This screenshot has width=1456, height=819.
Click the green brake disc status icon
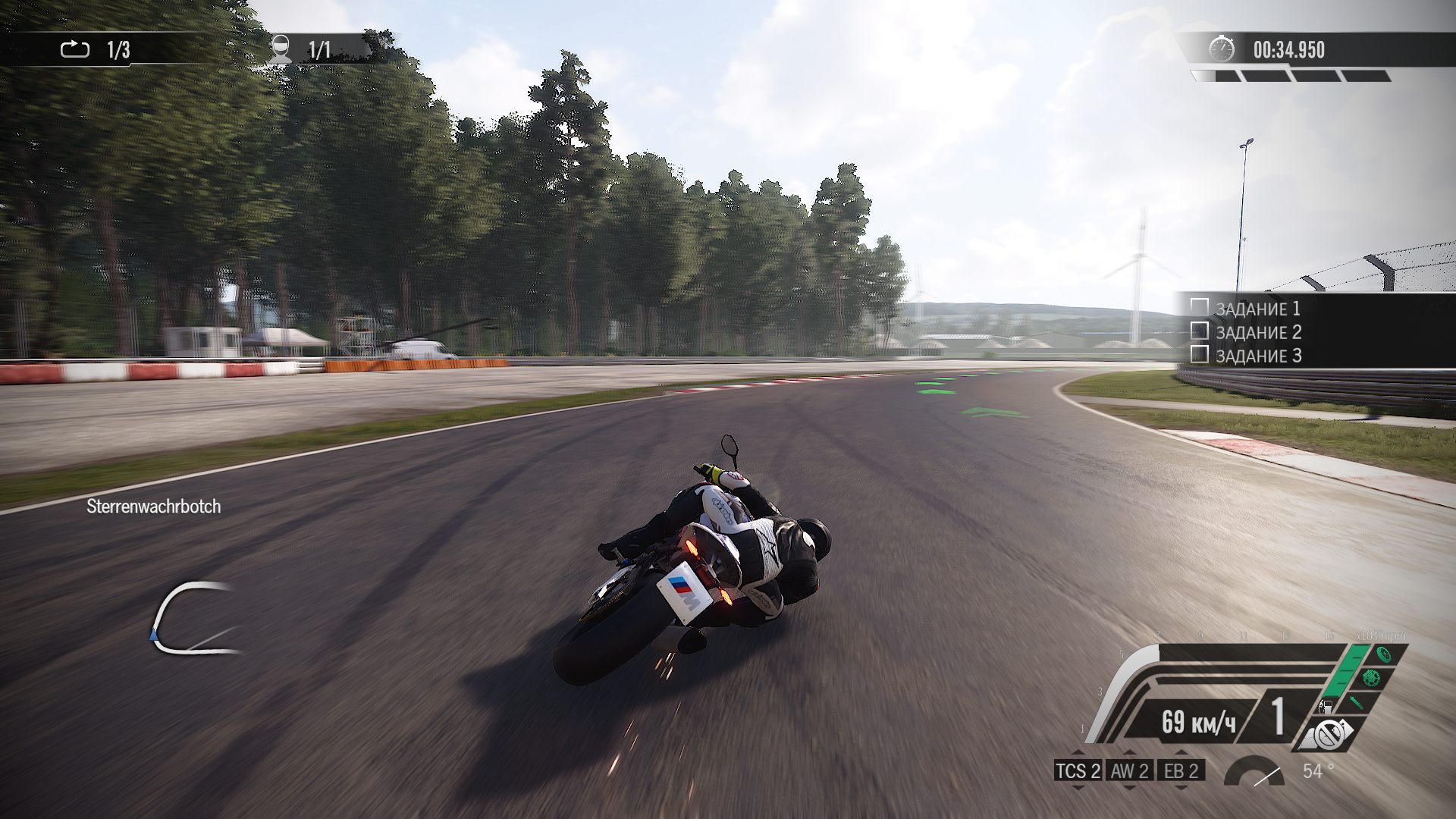pyautogui.click(x=1370, y=677)
